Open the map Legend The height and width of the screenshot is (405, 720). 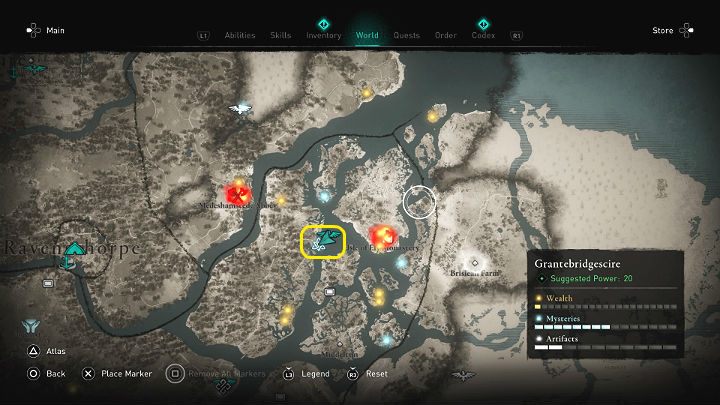point(308,374)
